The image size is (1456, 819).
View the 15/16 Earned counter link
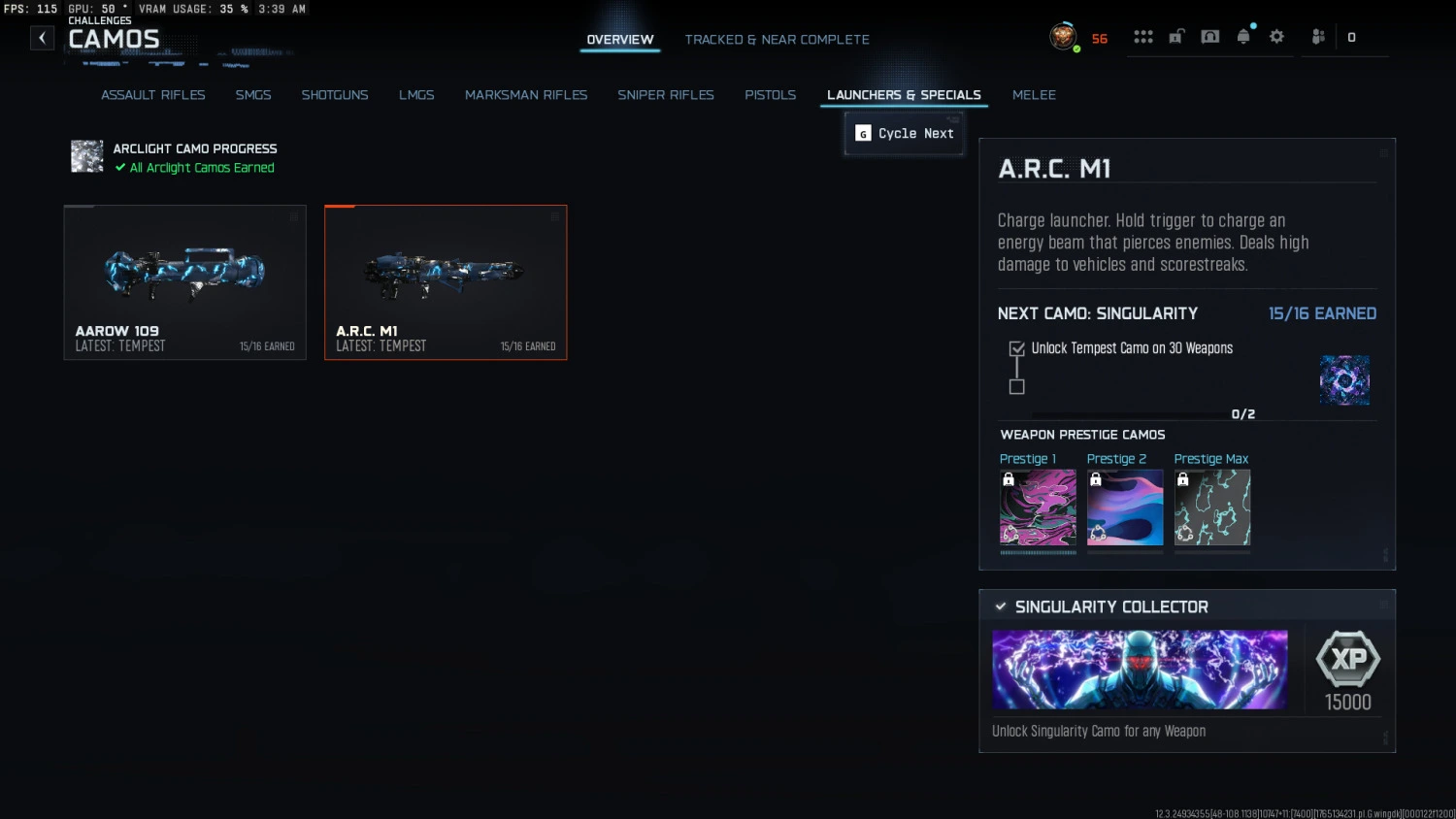click(x=1322, y=313)
